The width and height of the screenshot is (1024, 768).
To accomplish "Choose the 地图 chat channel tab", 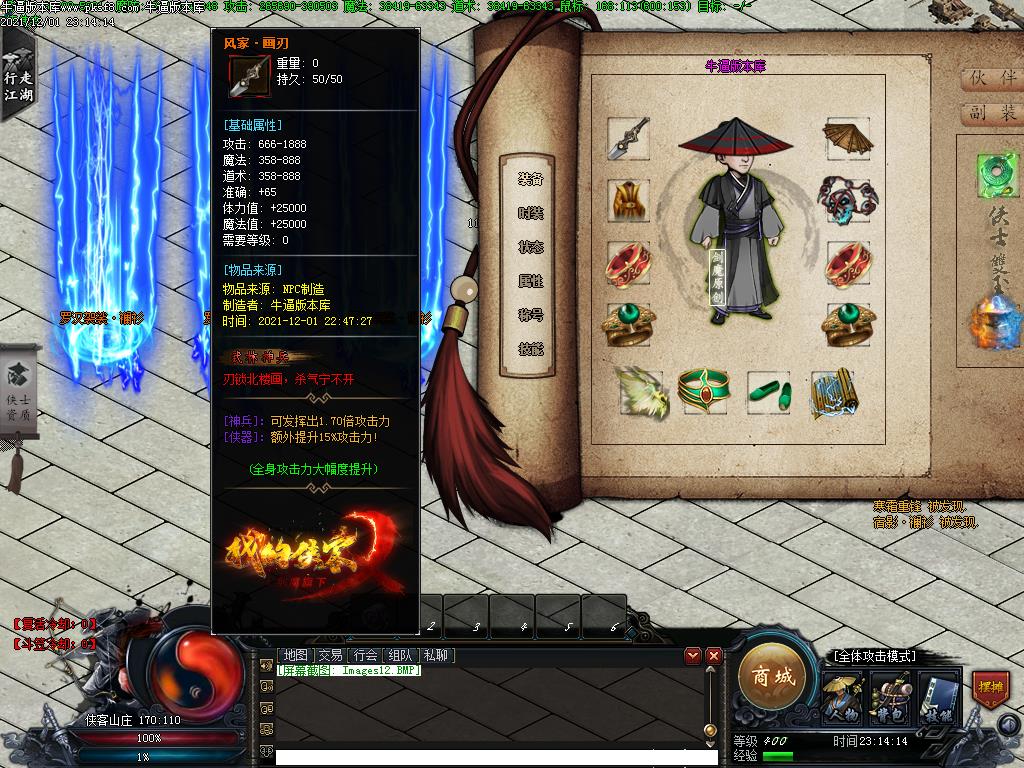I will click(x=295, y=656).
